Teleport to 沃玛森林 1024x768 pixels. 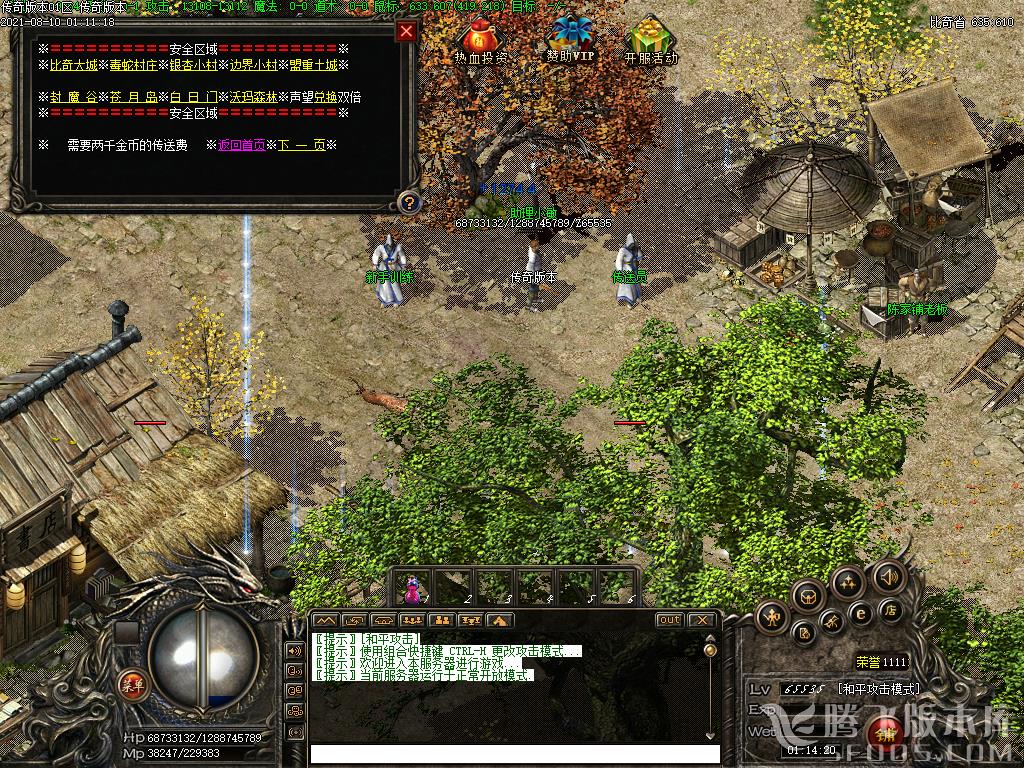[x=254, y=97]
